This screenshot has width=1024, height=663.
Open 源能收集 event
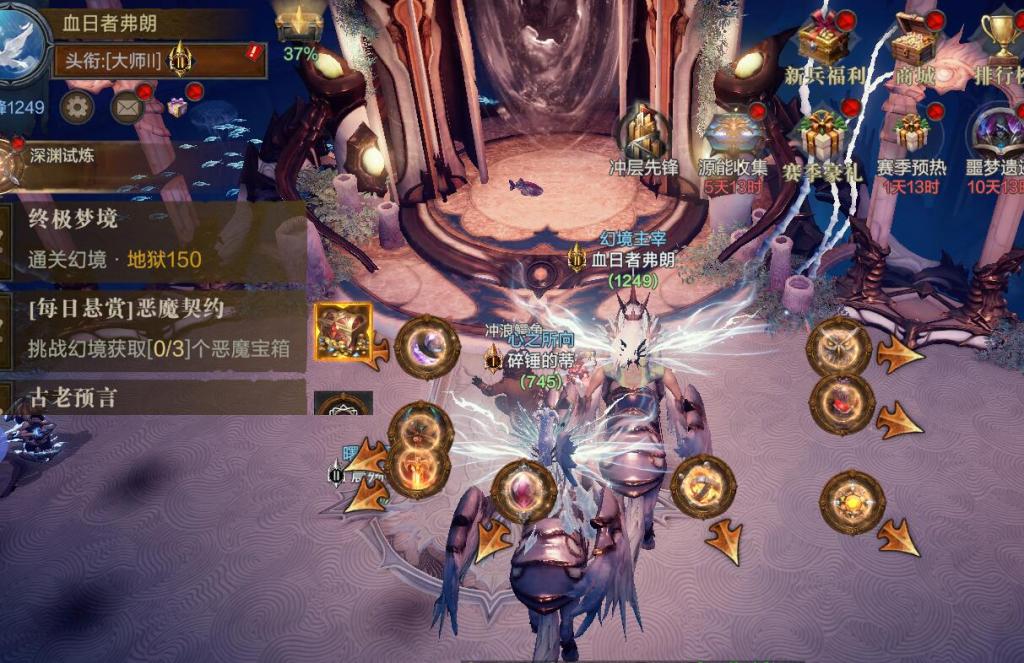pos(733,140)
